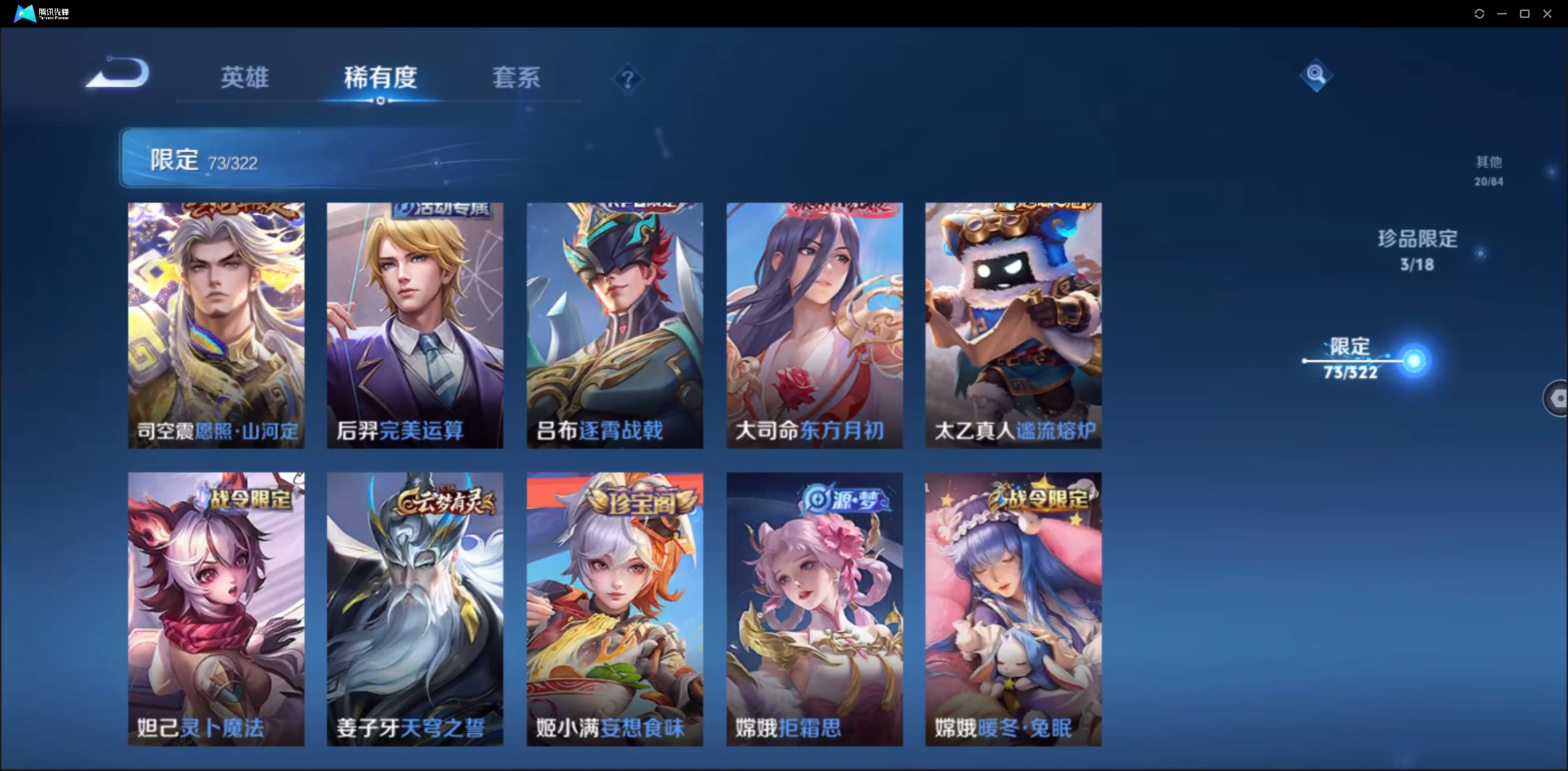Viewport: 1568px width, 771px height.
Task: Open the skin search magnifier
Action: 1315,75
